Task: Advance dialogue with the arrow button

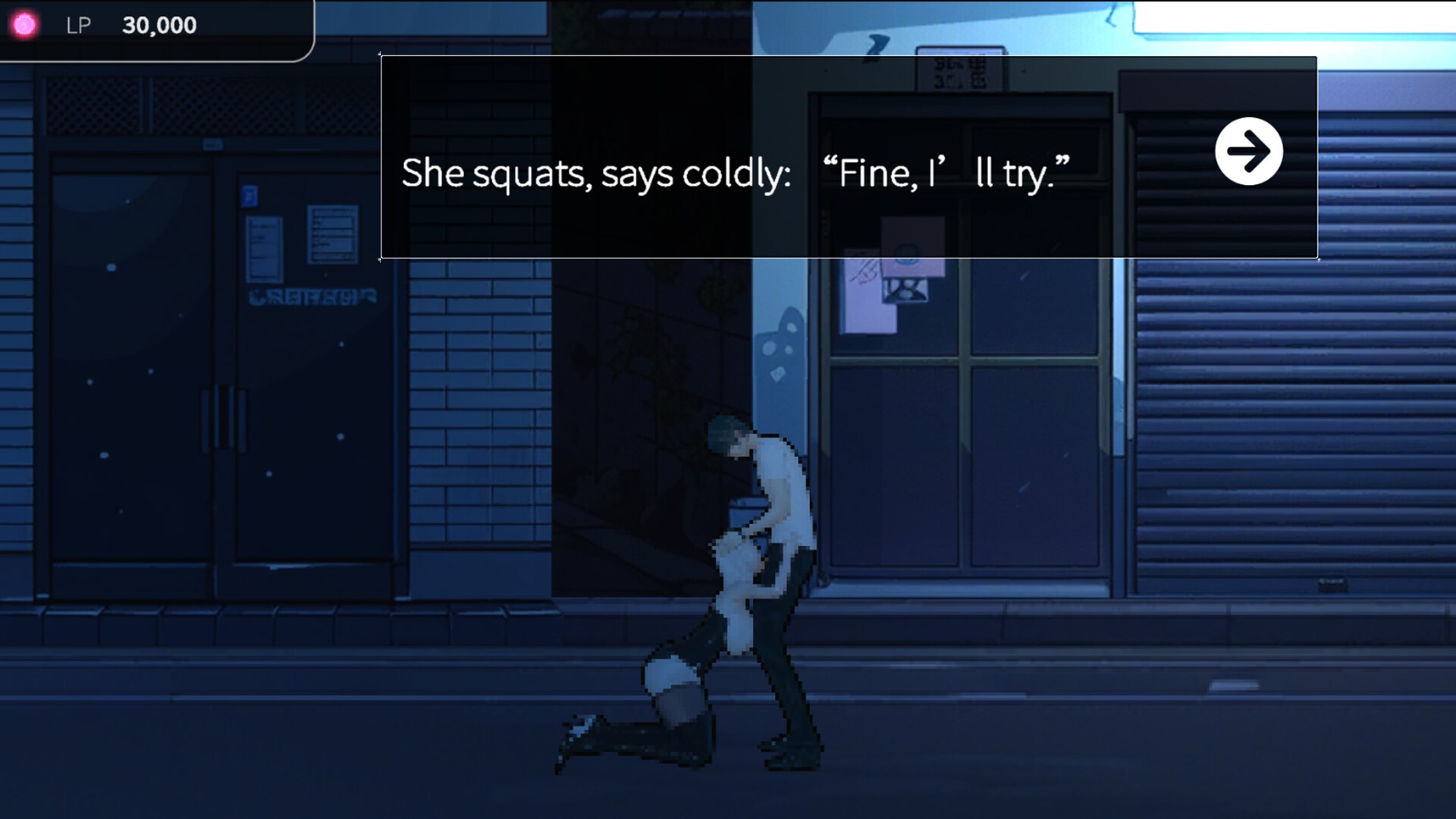Action: click(x=1248, y=151)
